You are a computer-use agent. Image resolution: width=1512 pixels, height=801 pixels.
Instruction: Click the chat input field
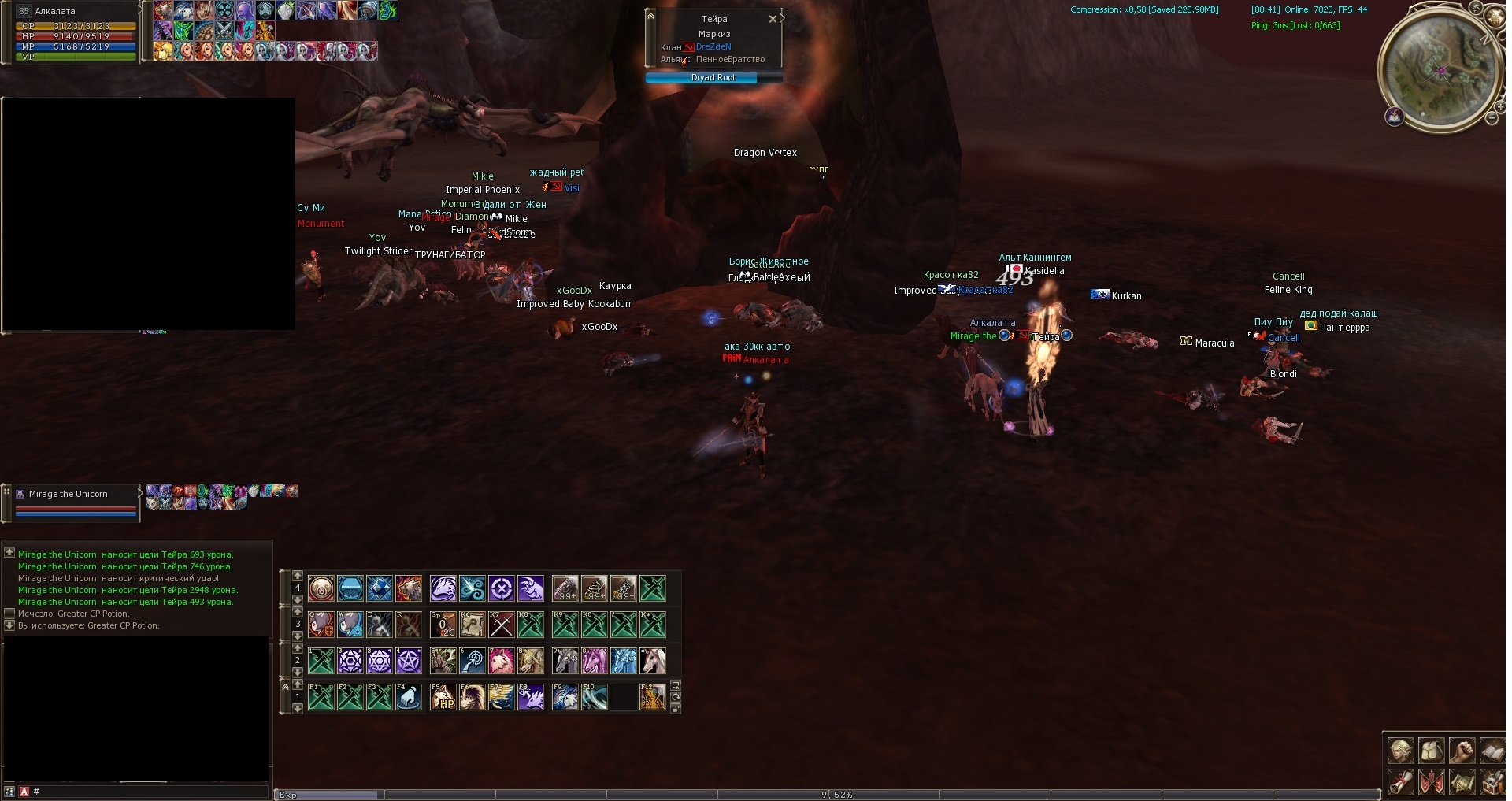[150, 792]
